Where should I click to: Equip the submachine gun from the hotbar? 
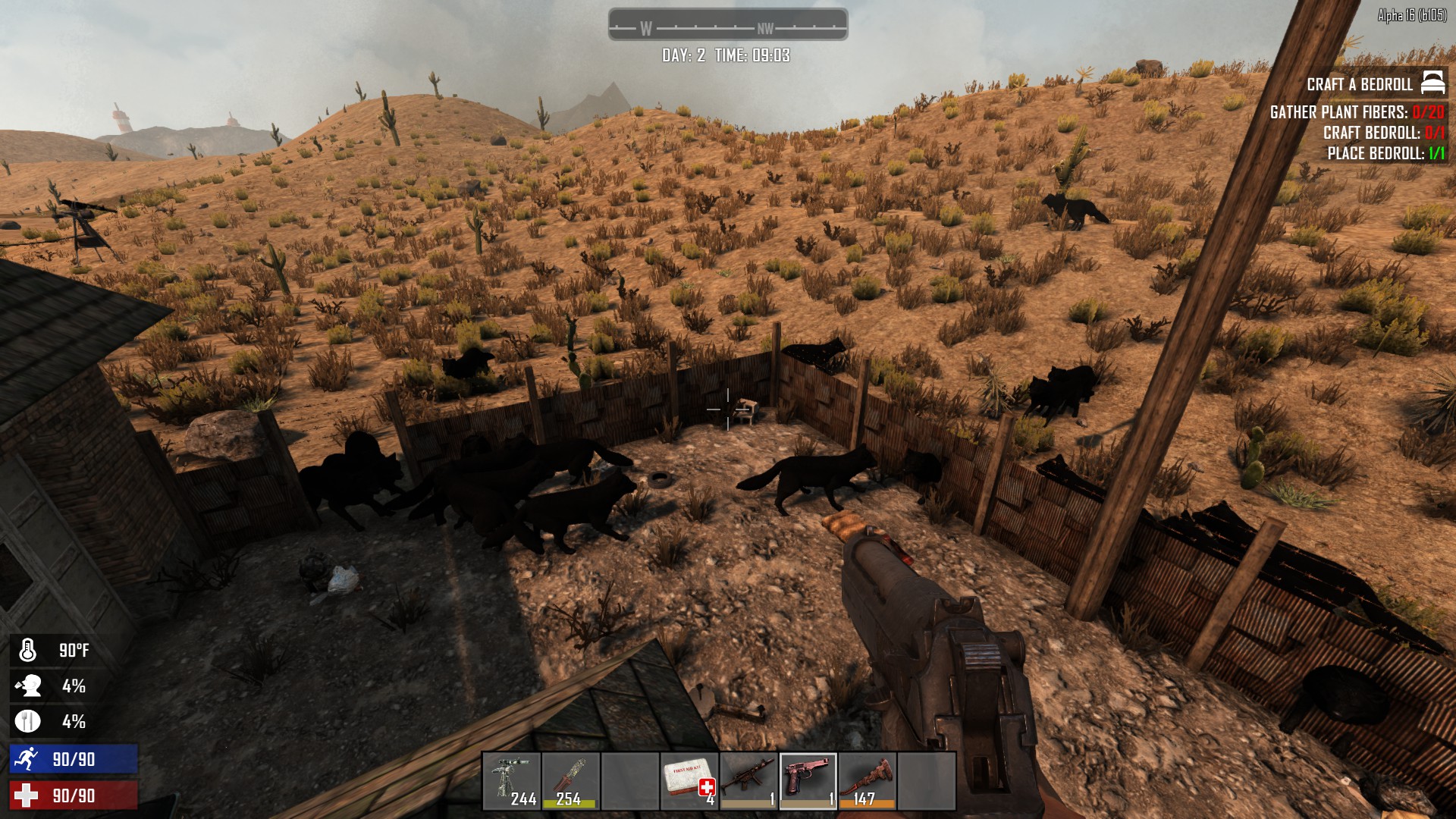point(748,781)
